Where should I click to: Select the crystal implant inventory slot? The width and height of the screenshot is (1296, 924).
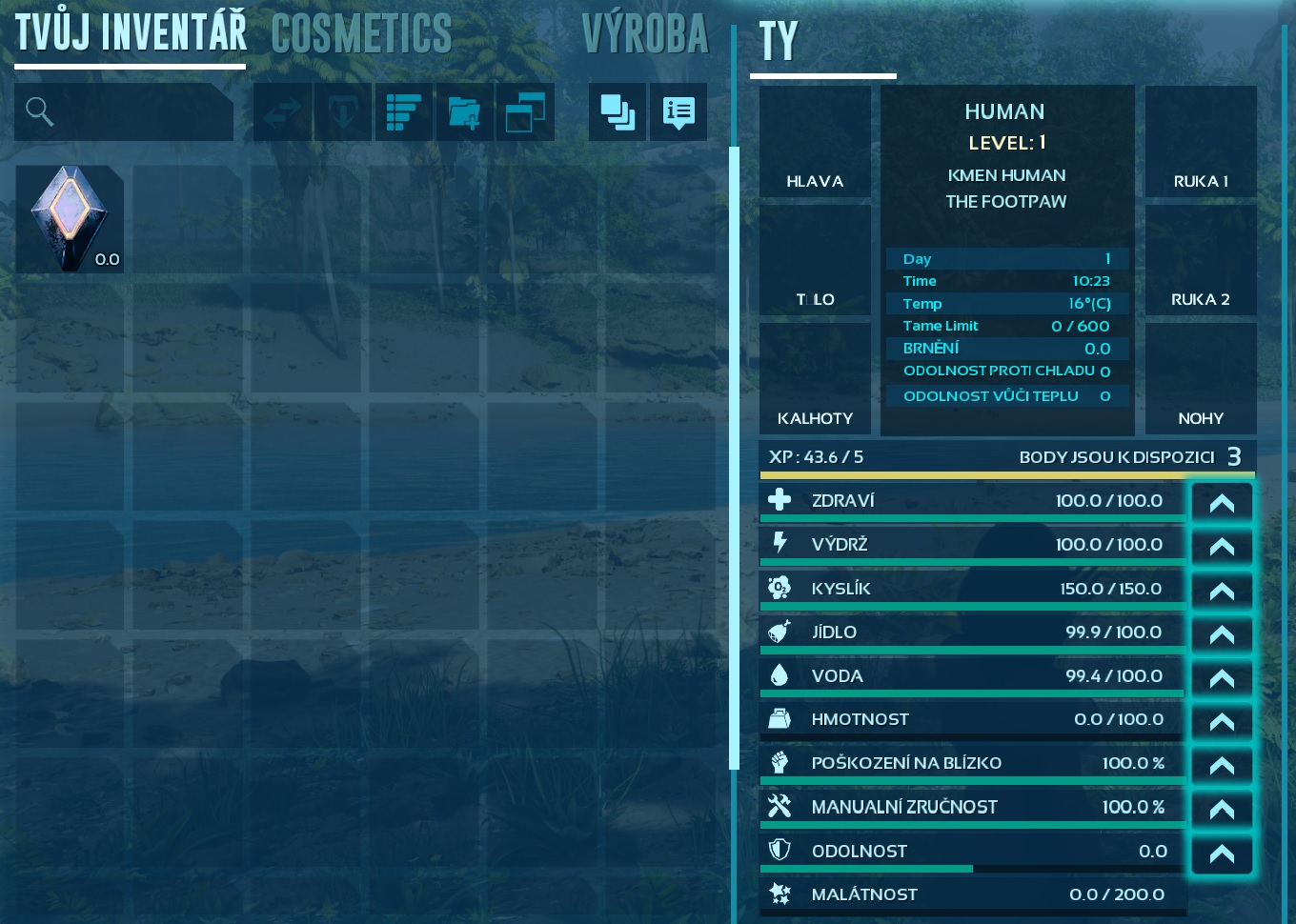[x=70, y=219]
